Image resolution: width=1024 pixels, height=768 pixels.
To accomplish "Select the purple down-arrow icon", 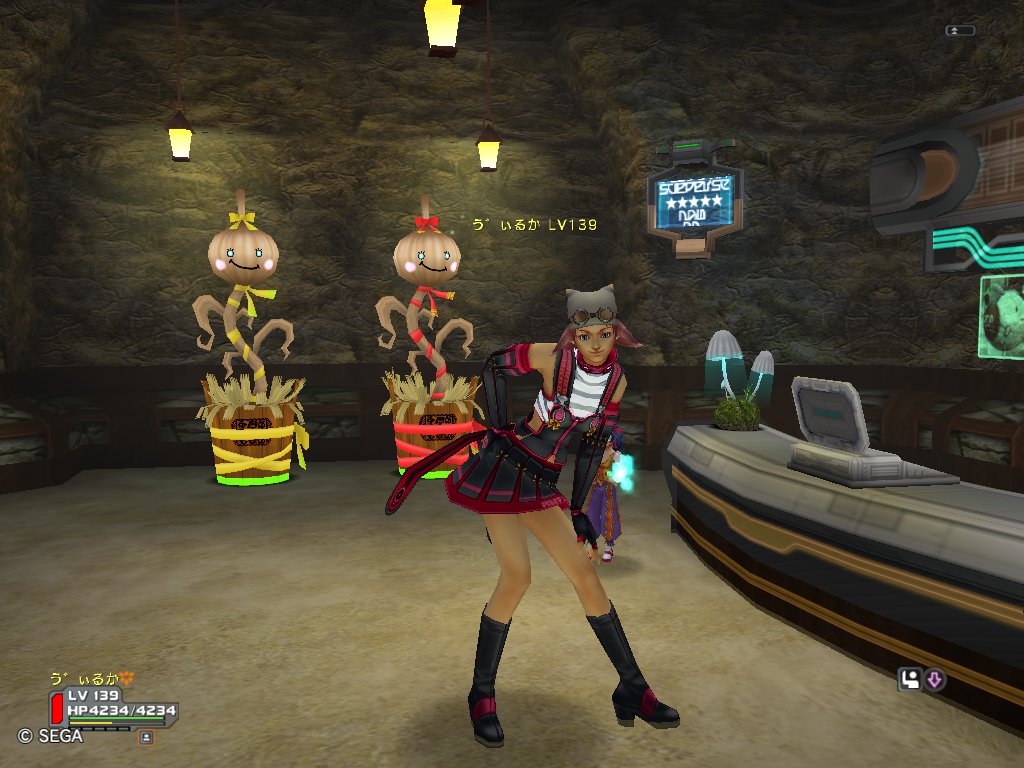I will coord(935,680).
